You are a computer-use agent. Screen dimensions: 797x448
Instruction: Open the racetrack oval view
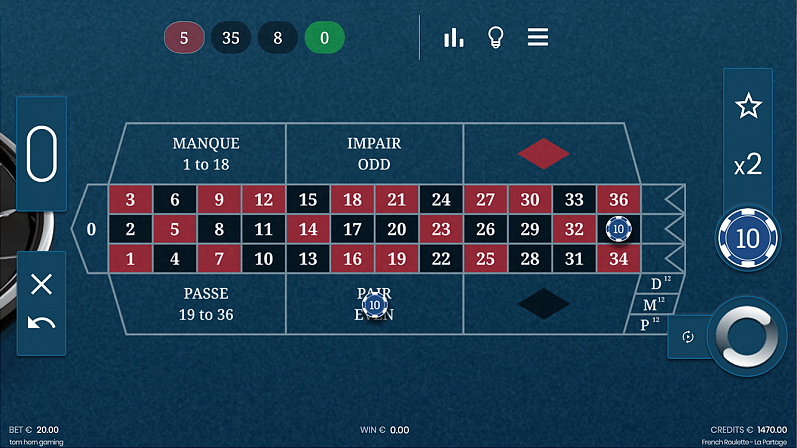point(42,154)
